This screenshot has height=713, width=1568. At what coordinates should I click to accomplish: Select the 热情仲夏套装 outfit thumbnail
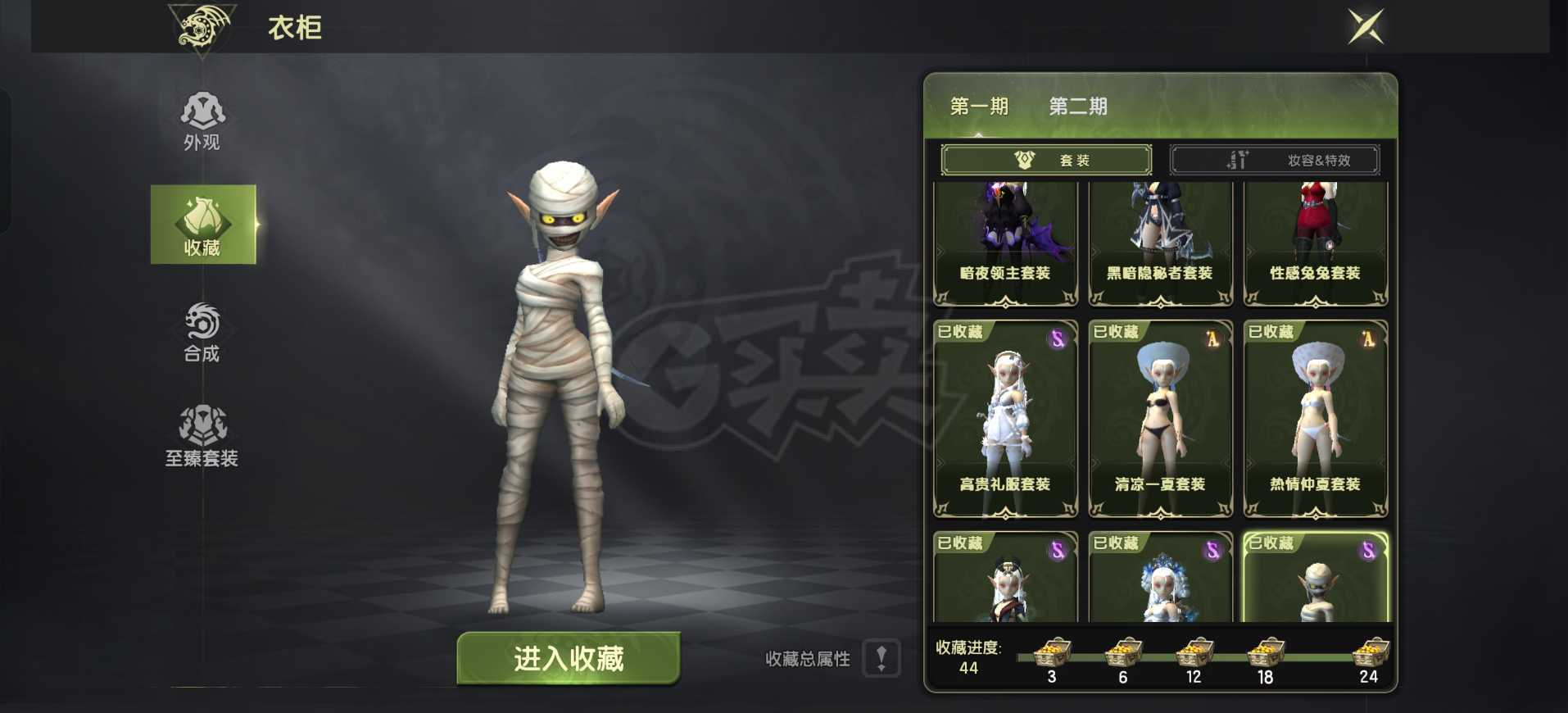(x=1315, y=418)
